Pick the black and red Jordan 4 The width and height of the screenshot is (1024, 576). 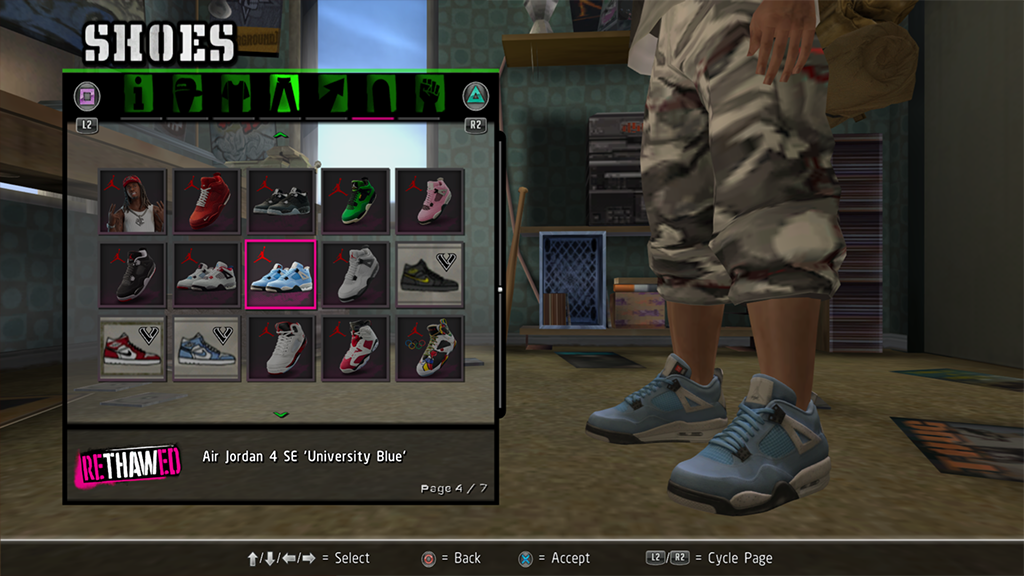point(132,274)
